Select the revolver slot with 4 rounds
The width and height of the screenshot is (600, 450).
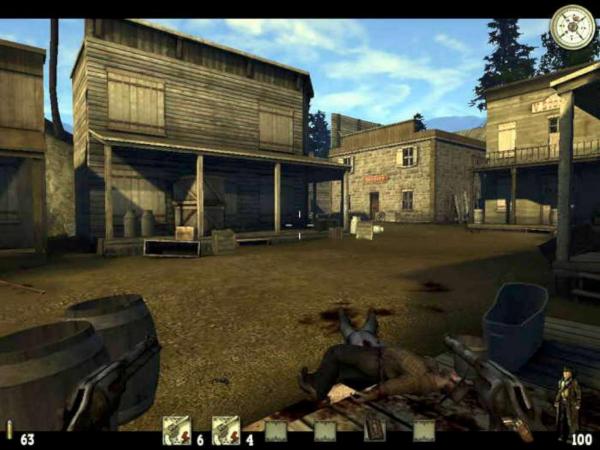(226, 430)
